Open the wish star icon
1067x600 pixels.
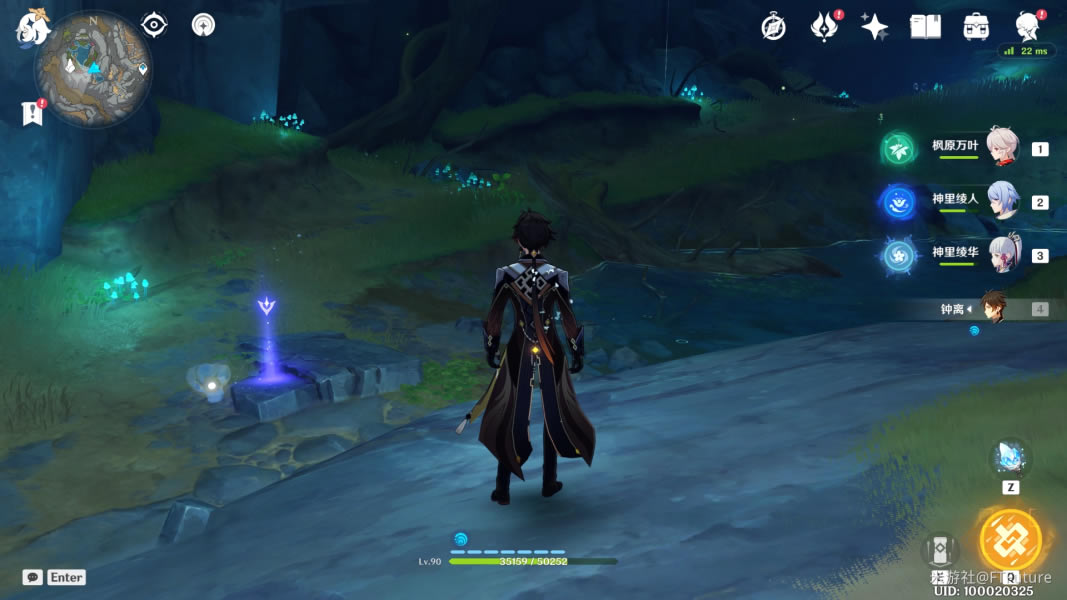pyautogui.click(x=875, y=27)
